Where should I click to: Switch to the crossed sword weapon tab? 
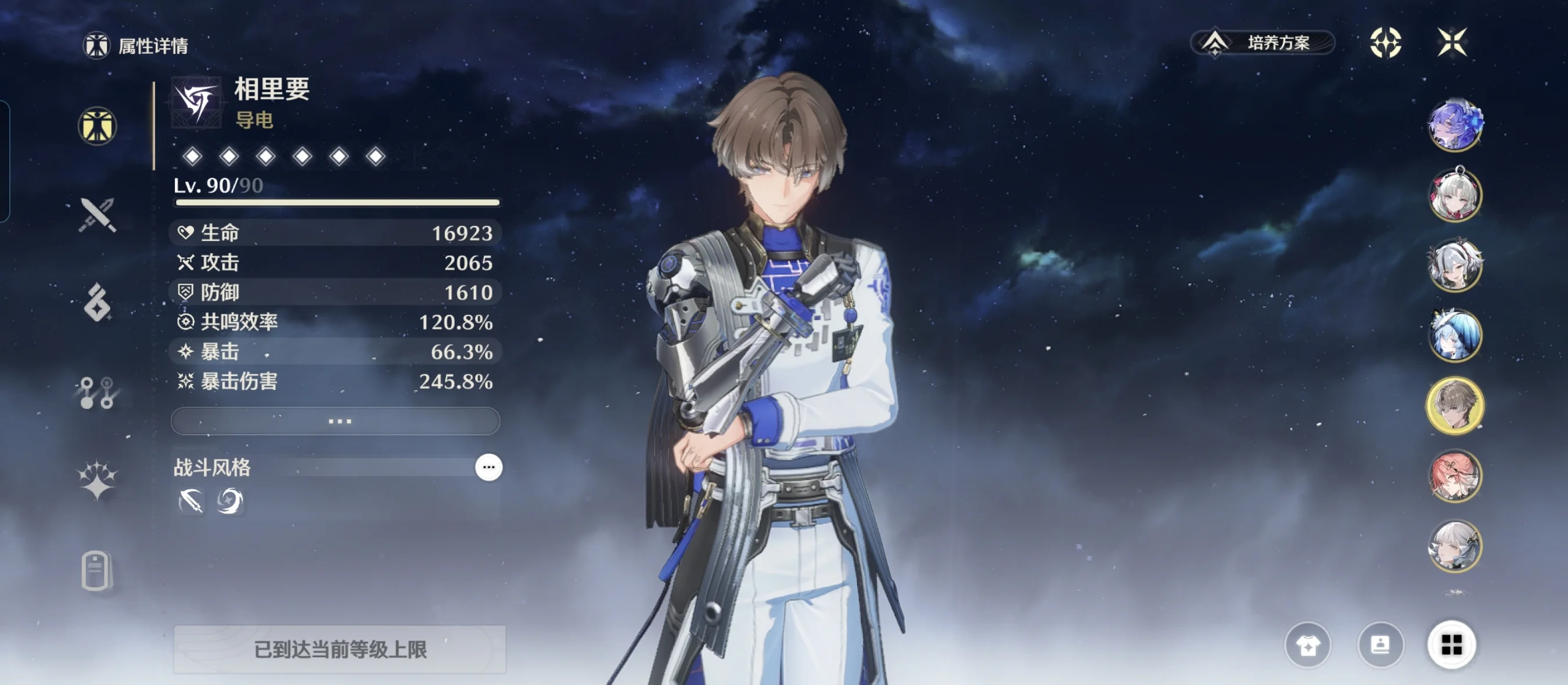[x=98, y=215]
